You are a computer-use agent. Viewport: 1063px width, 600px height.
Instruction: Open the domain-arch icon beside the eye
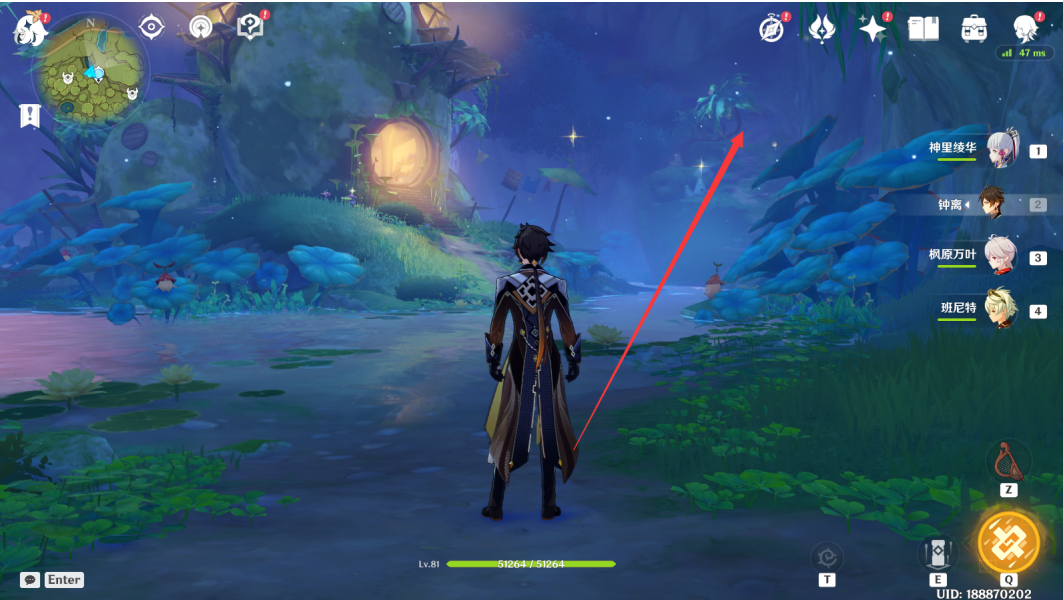(x=200, y=28)
